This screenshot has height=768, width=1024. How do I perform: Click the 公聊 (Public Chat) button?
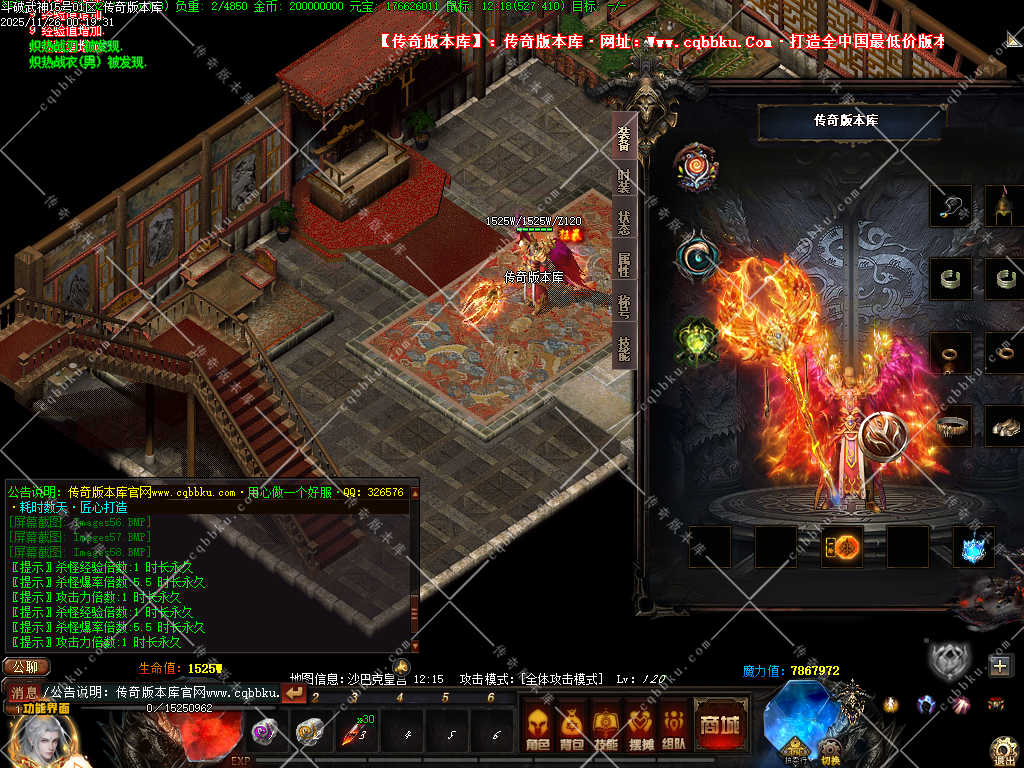pos(25,667)
